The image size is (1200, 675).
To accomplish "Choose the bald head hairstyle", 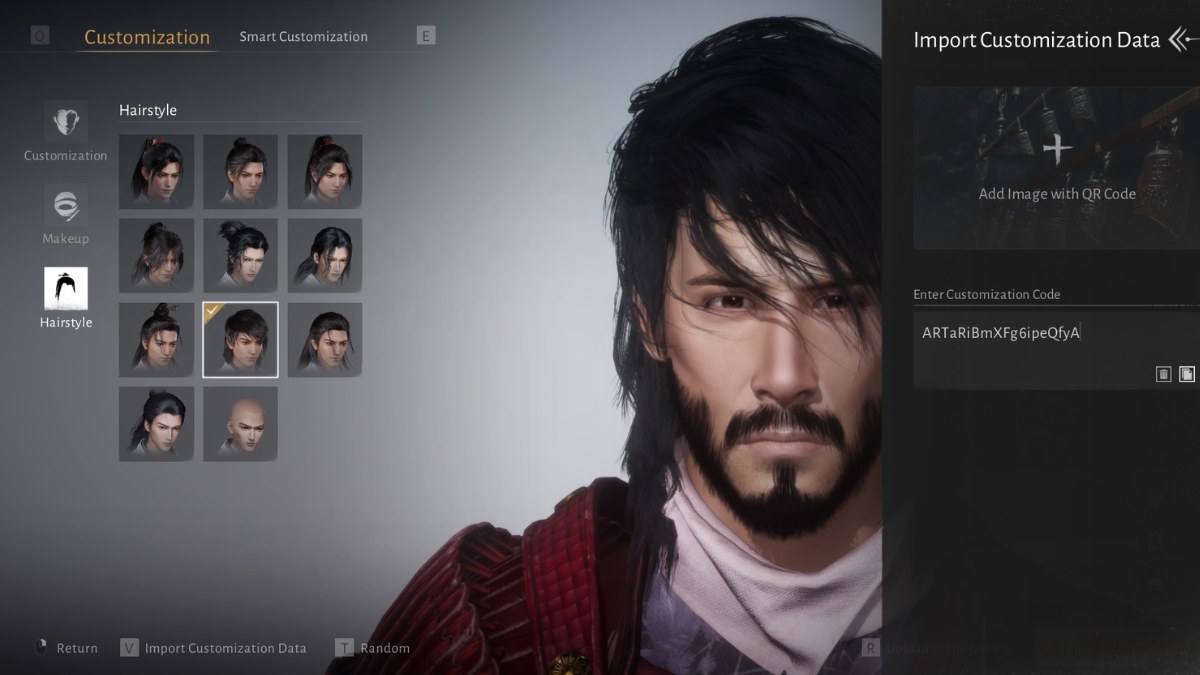I will click(241, 424).
